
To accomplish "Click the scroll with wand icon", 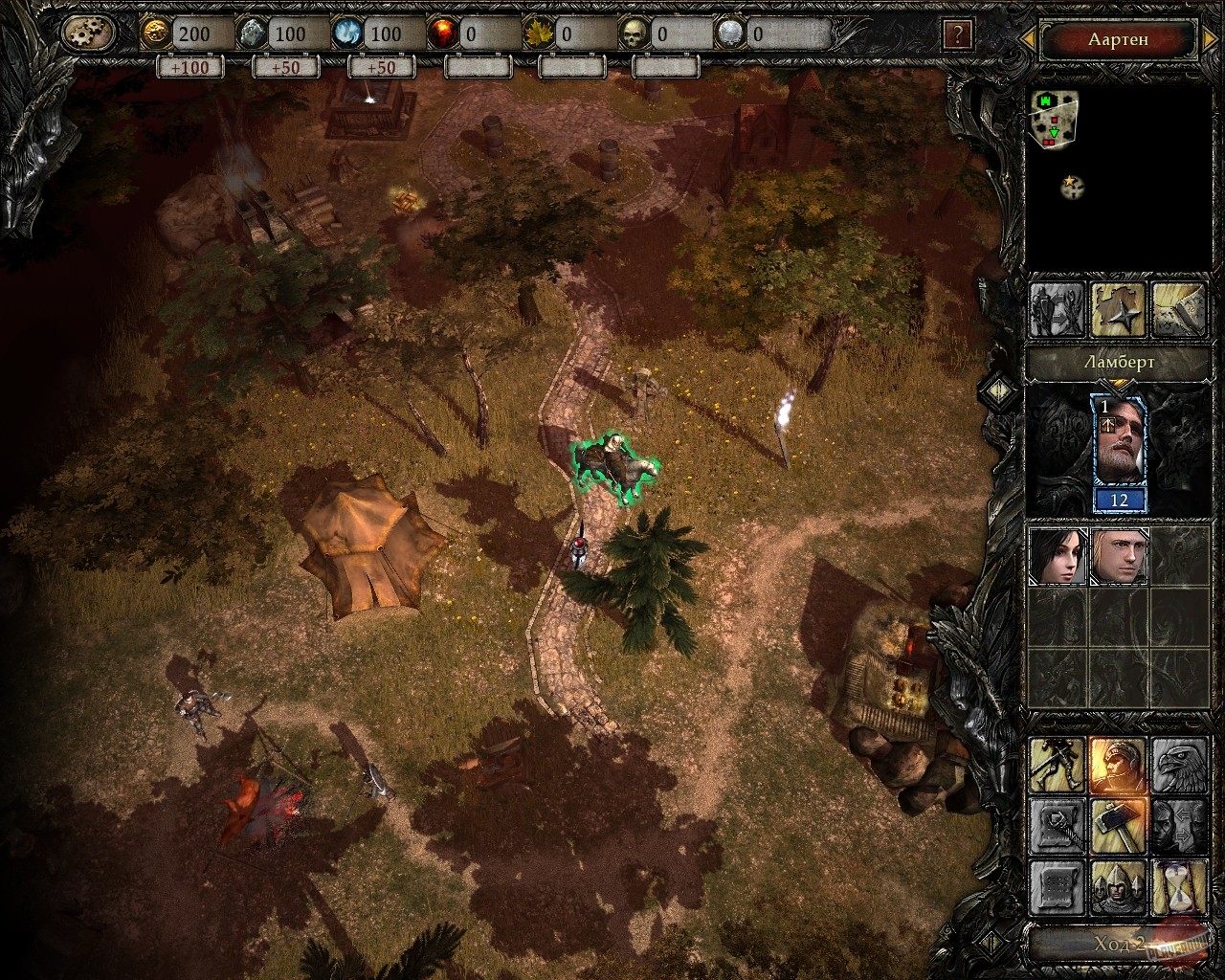I will (1057, 826).
